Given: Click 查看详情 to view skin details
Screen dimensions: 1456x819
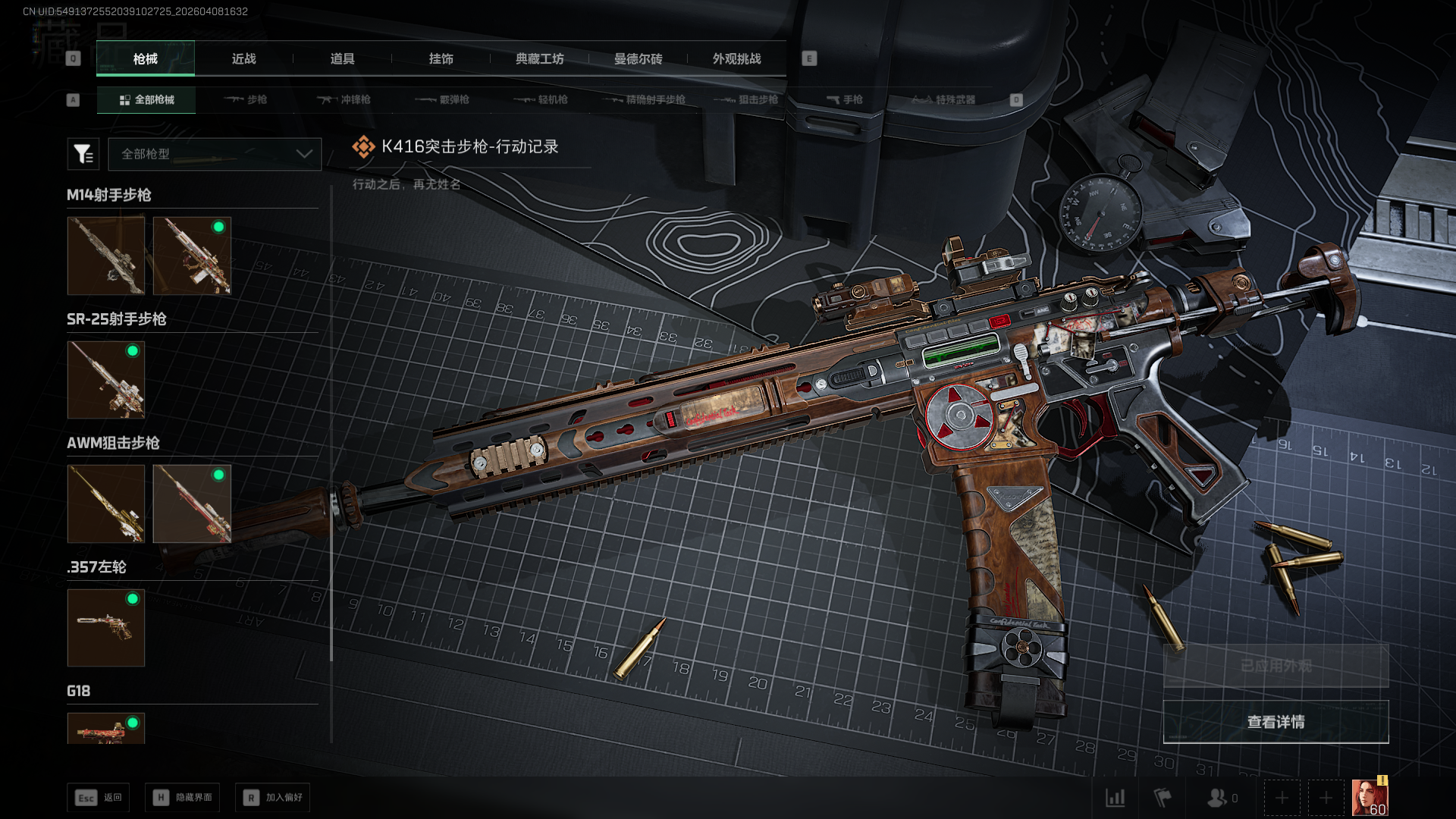Looking at the screenshot, I should [x=1276, y=722].
